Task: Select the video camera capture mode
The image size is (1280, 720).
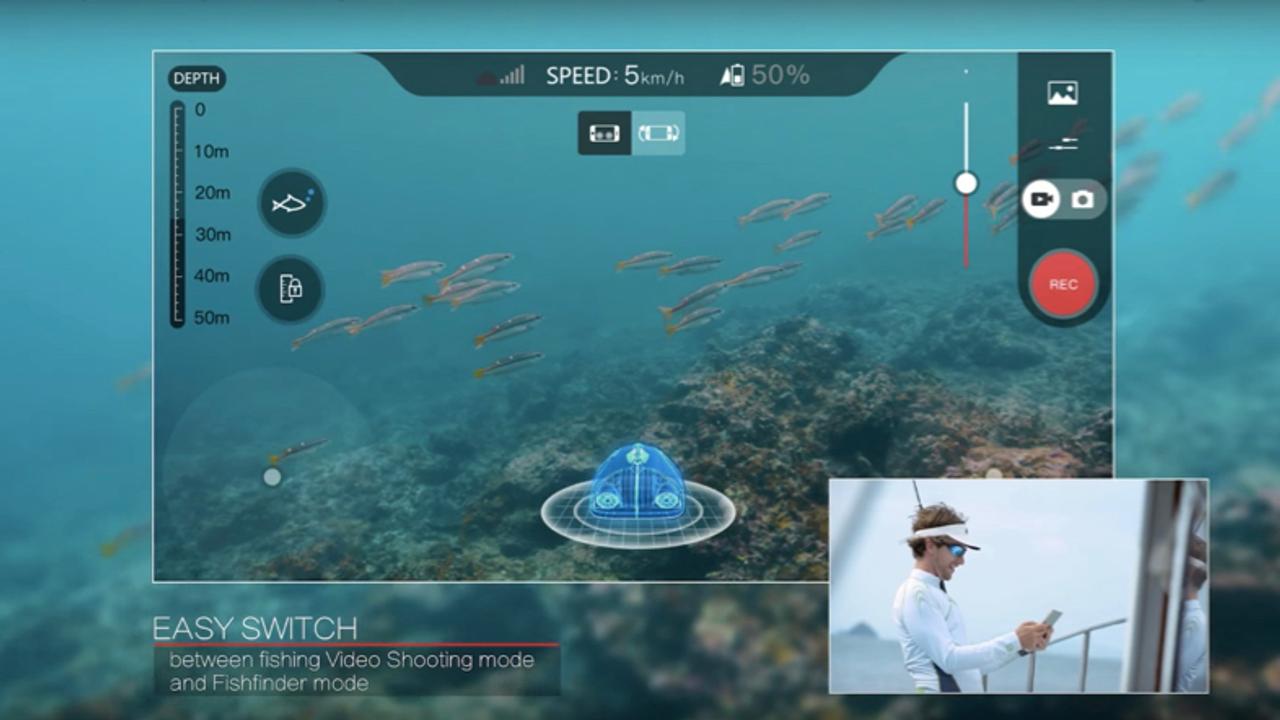Action: [x=1042, y=200]
